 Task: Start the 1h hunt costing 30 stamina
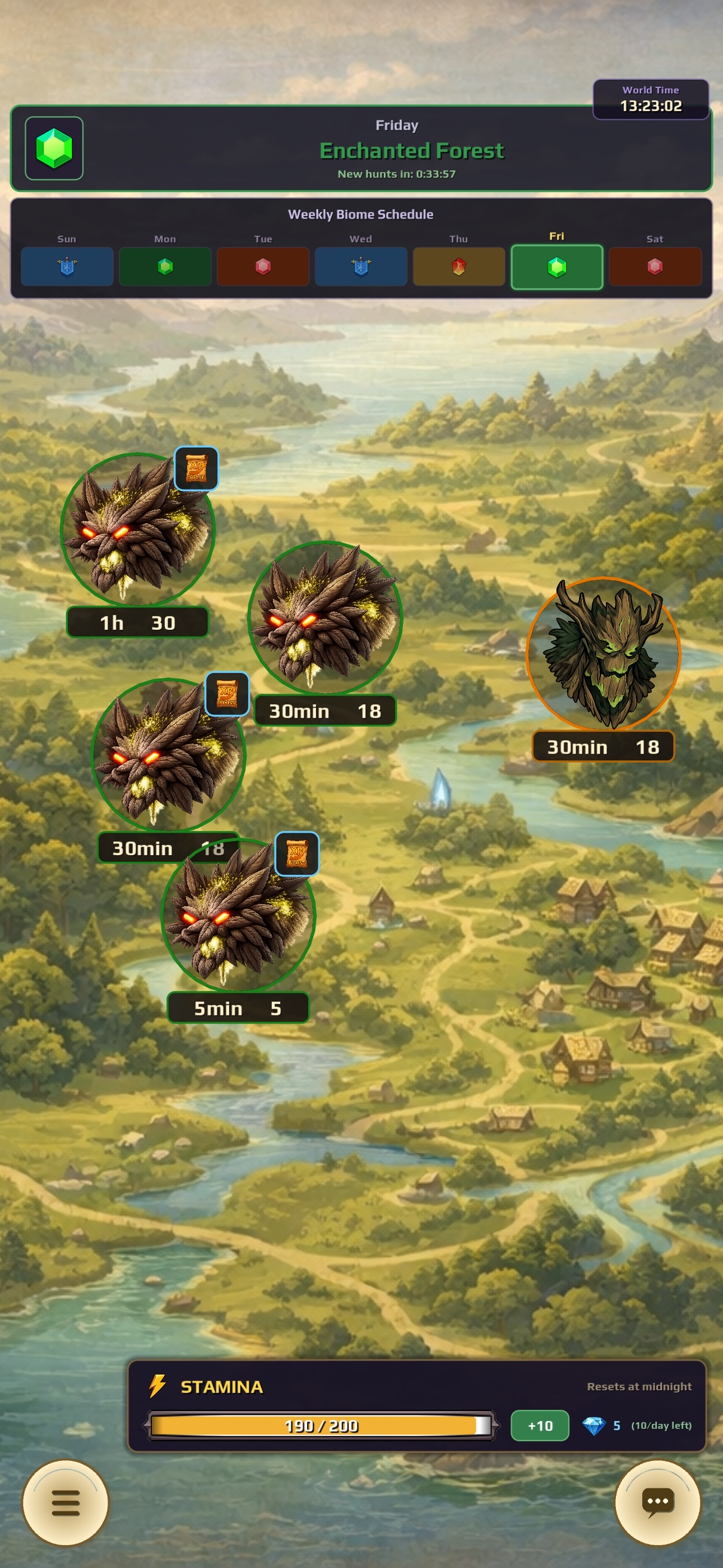click(x=137, y=531)
